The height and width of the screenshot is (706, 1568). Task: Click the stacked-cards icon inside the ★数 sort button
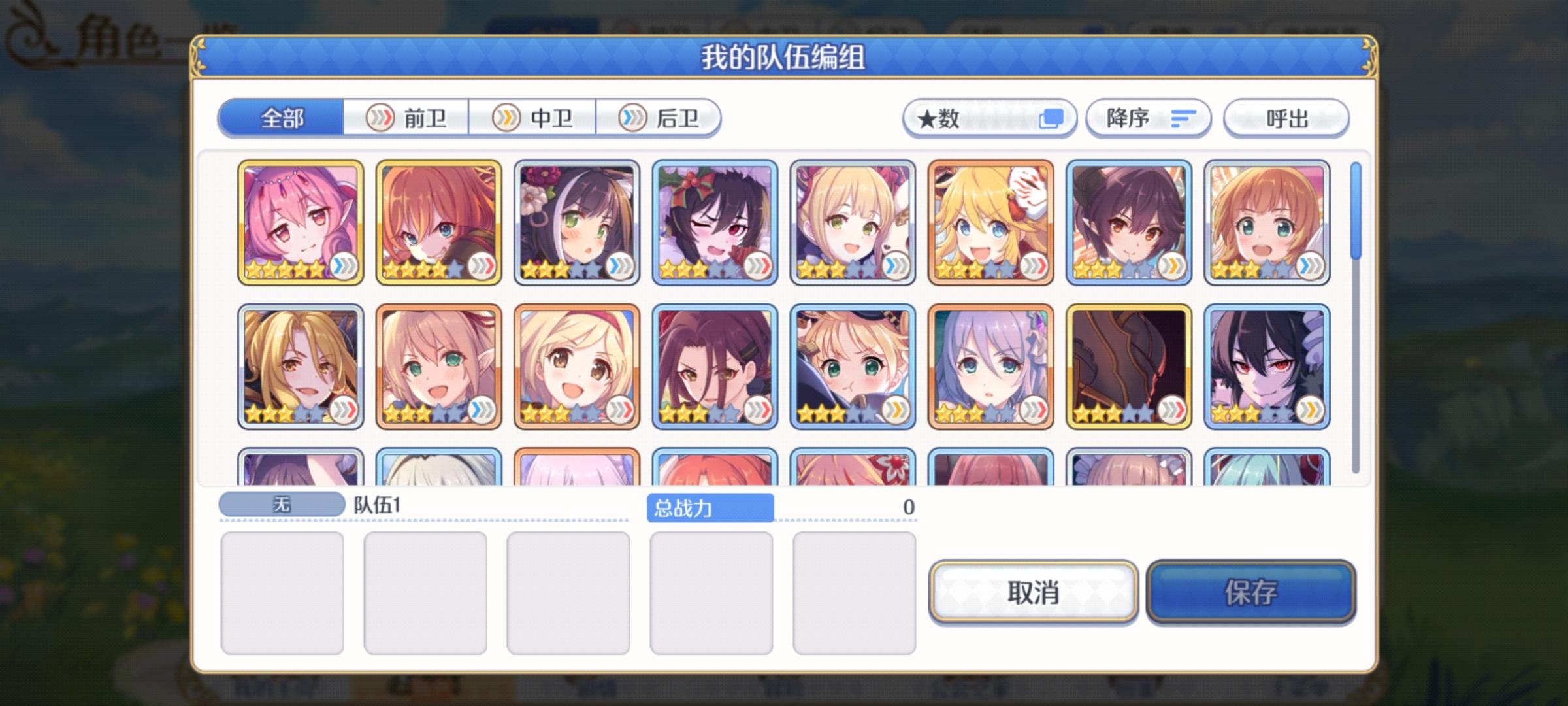[1052, 118]
